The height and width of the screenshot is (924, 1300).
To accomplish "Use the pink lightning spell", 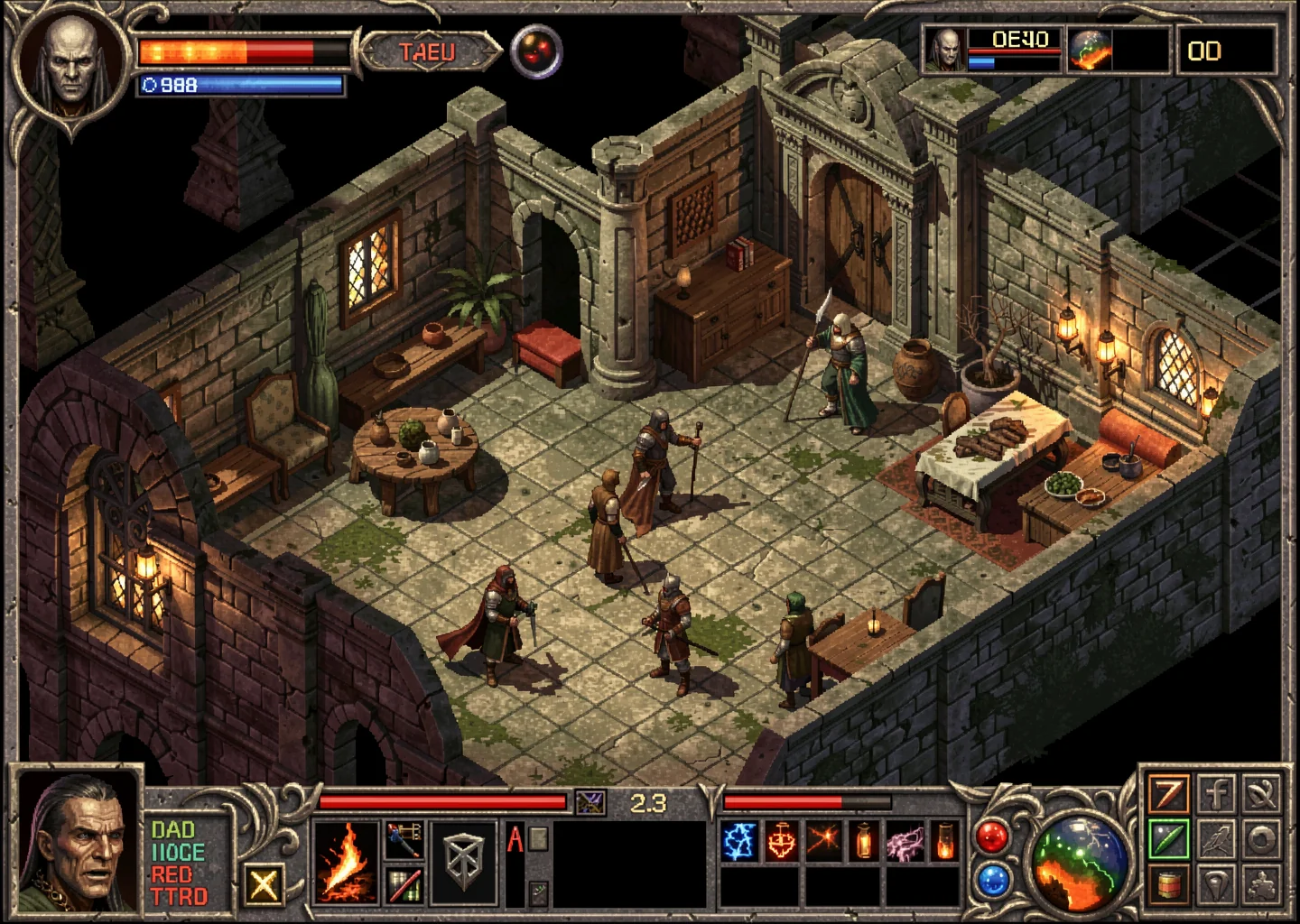I will [x=905, y=843].
